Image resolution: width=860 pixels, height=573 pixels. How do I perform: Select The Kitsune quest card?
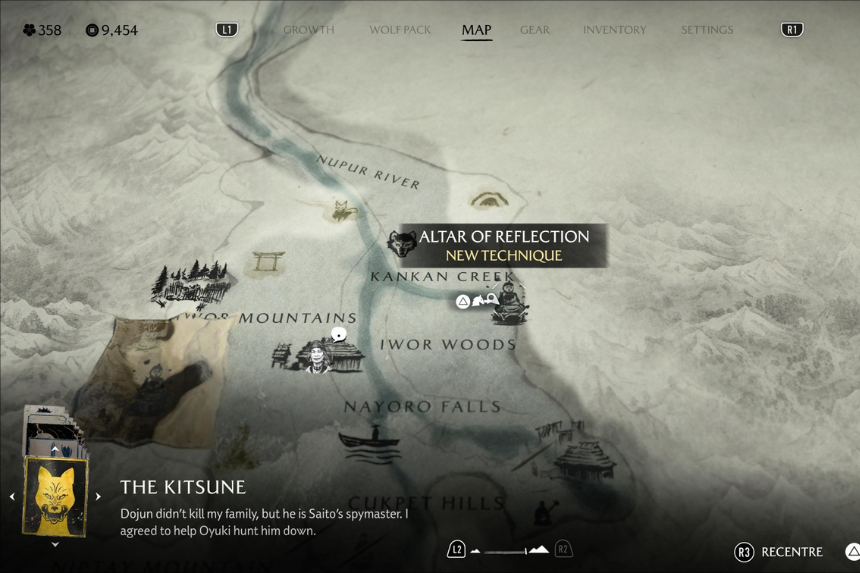55,495
